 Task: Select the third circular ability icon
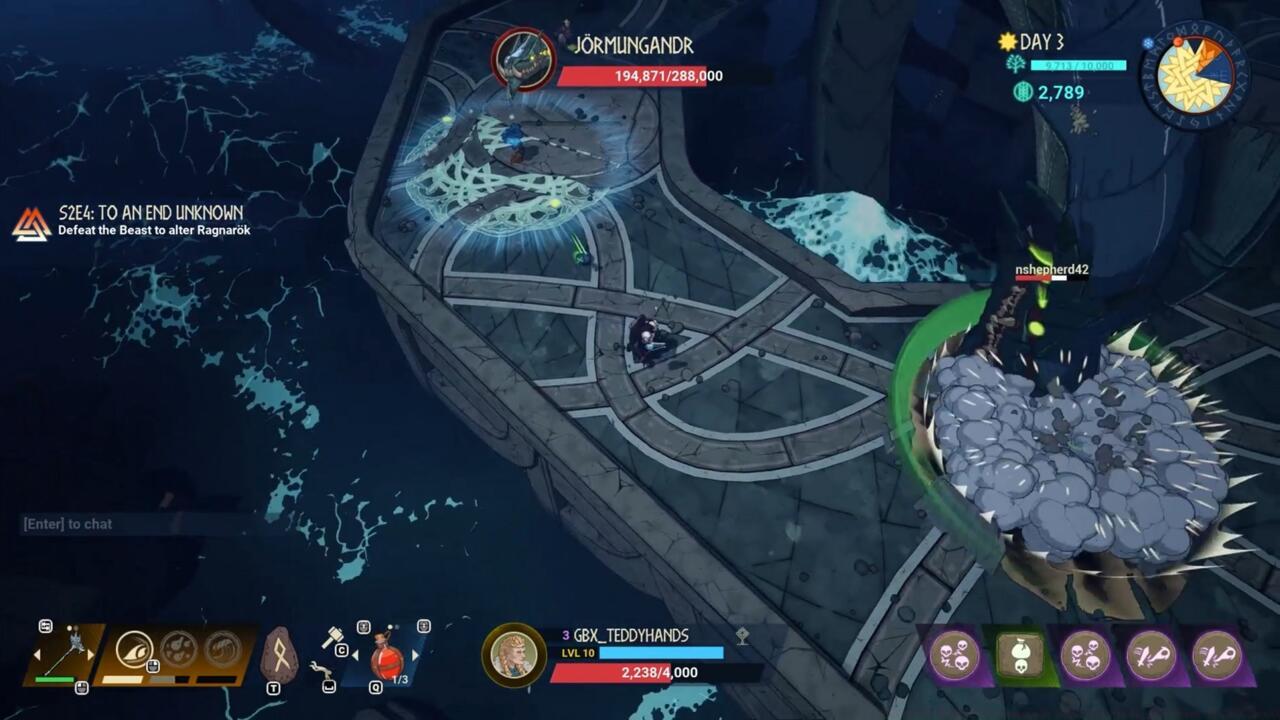[221, 650]
